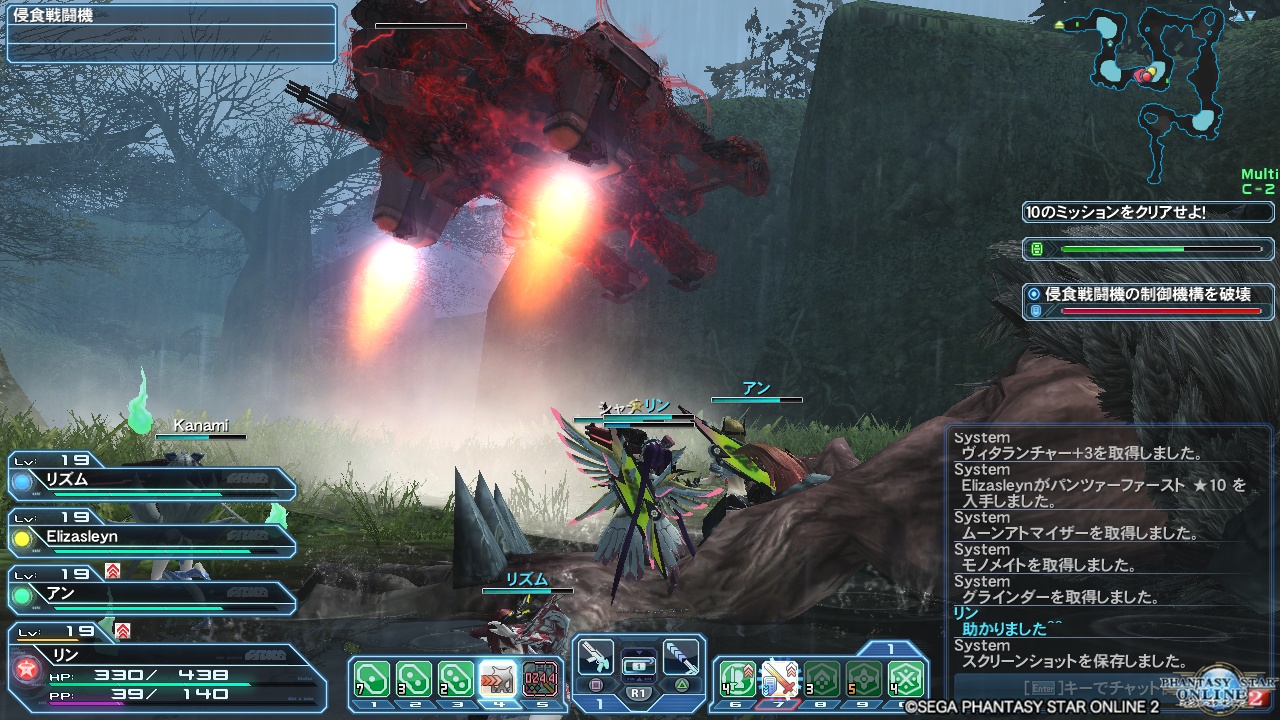Select party member Elizasleyn's panel
1280x720 pixels.
(x=150, y=539)
